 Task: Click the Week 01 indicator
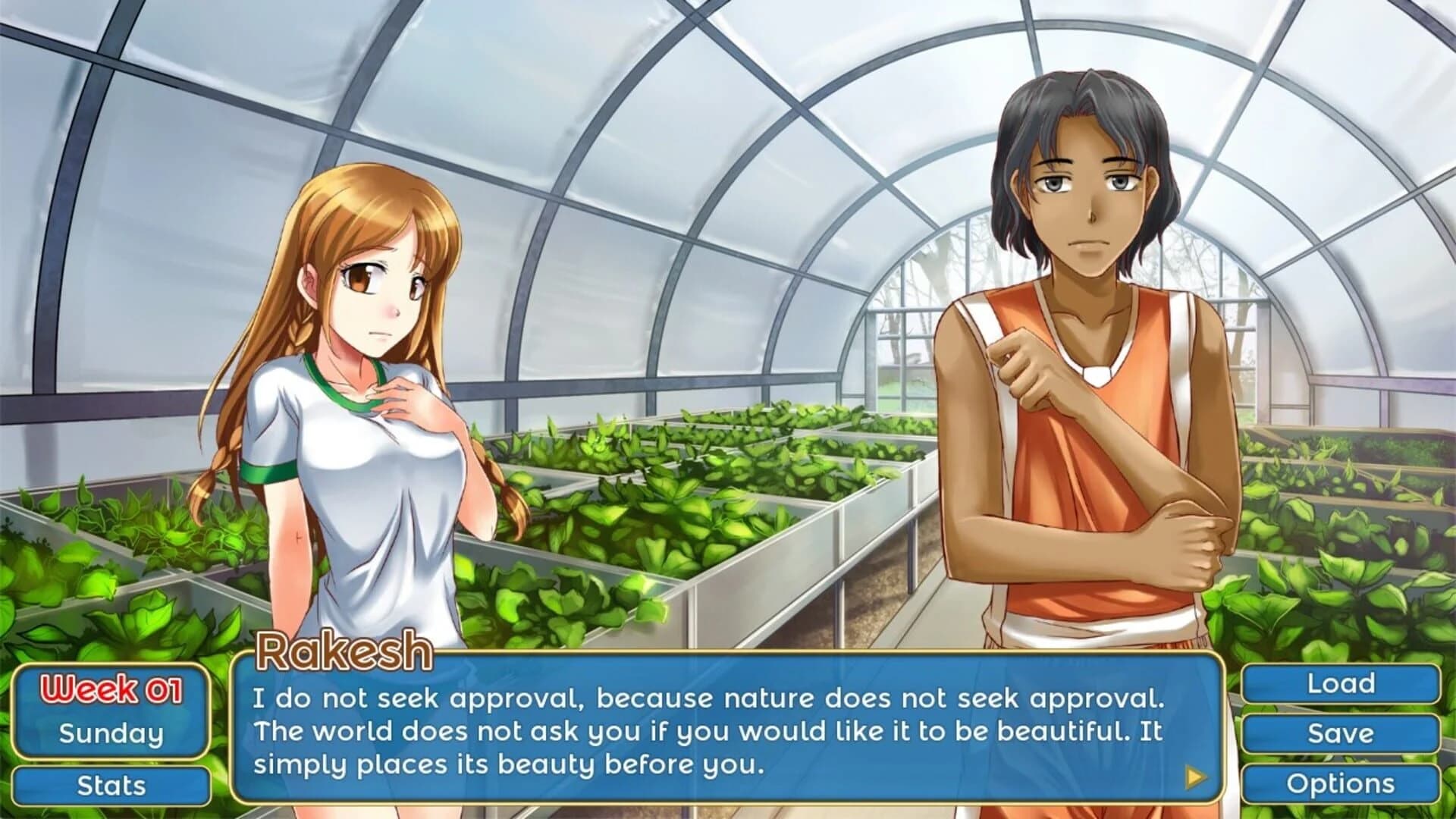(x=112, y=689)
